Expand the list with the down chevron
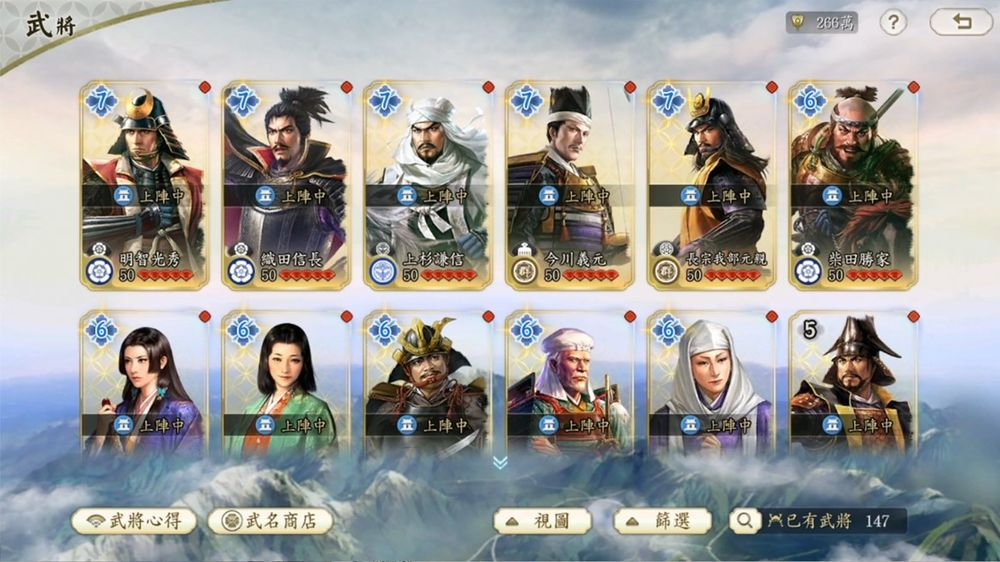1000x562 pixels. click(500, 462)
